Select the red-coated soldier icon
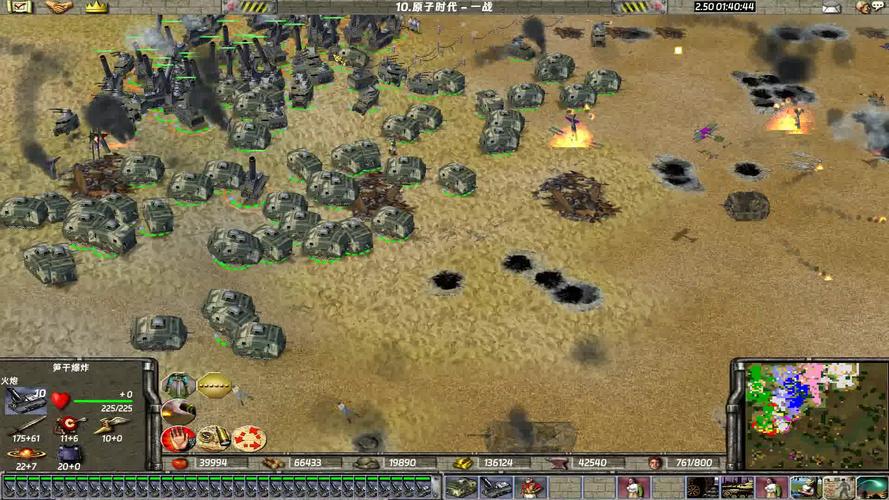Image resolution: width=889 pixels, height=500 pixels. (x=531, y=488)
